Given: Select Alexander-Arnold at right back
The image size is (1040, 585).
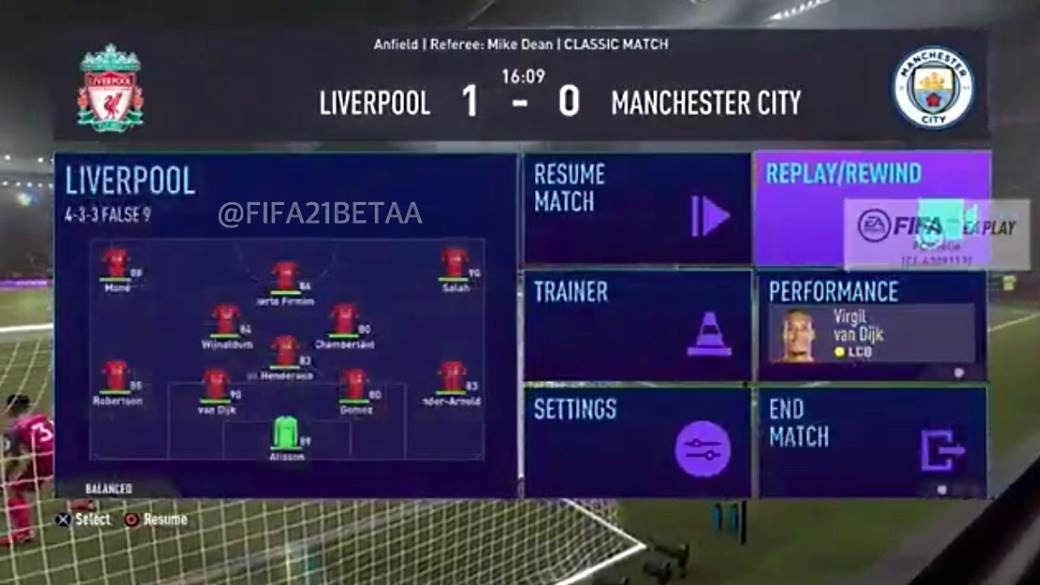Looking at the screenshot, I should [x=452, y=376].
